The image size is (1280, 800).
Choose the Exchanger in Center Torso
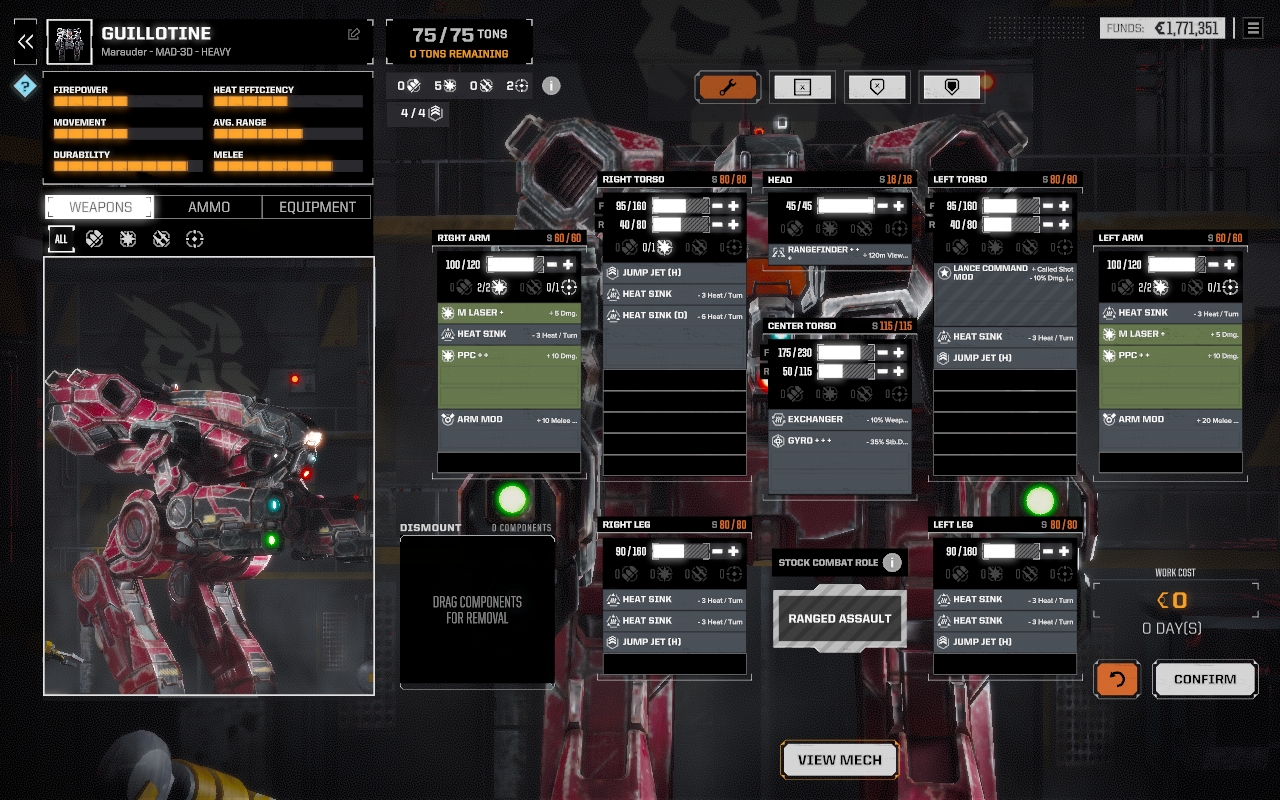(x=839, y=420)
